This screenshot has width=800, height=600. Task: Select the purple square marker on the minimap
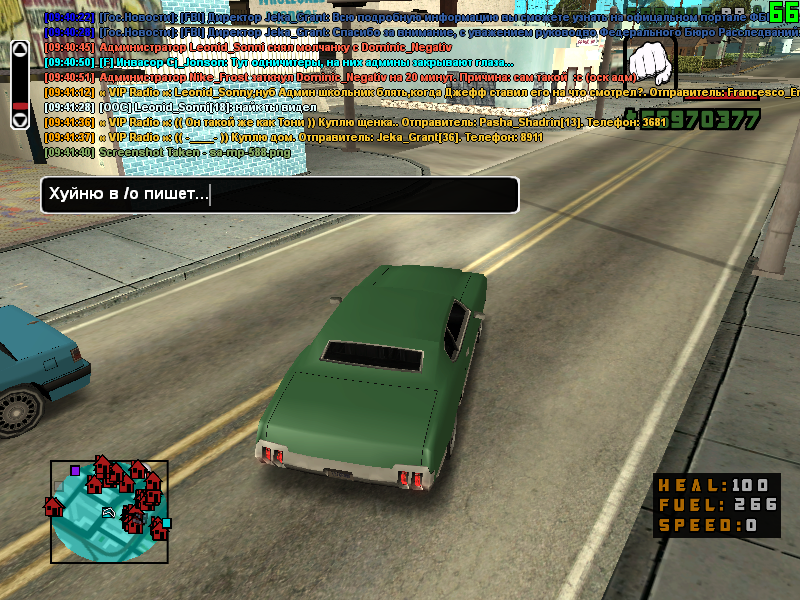75,469
